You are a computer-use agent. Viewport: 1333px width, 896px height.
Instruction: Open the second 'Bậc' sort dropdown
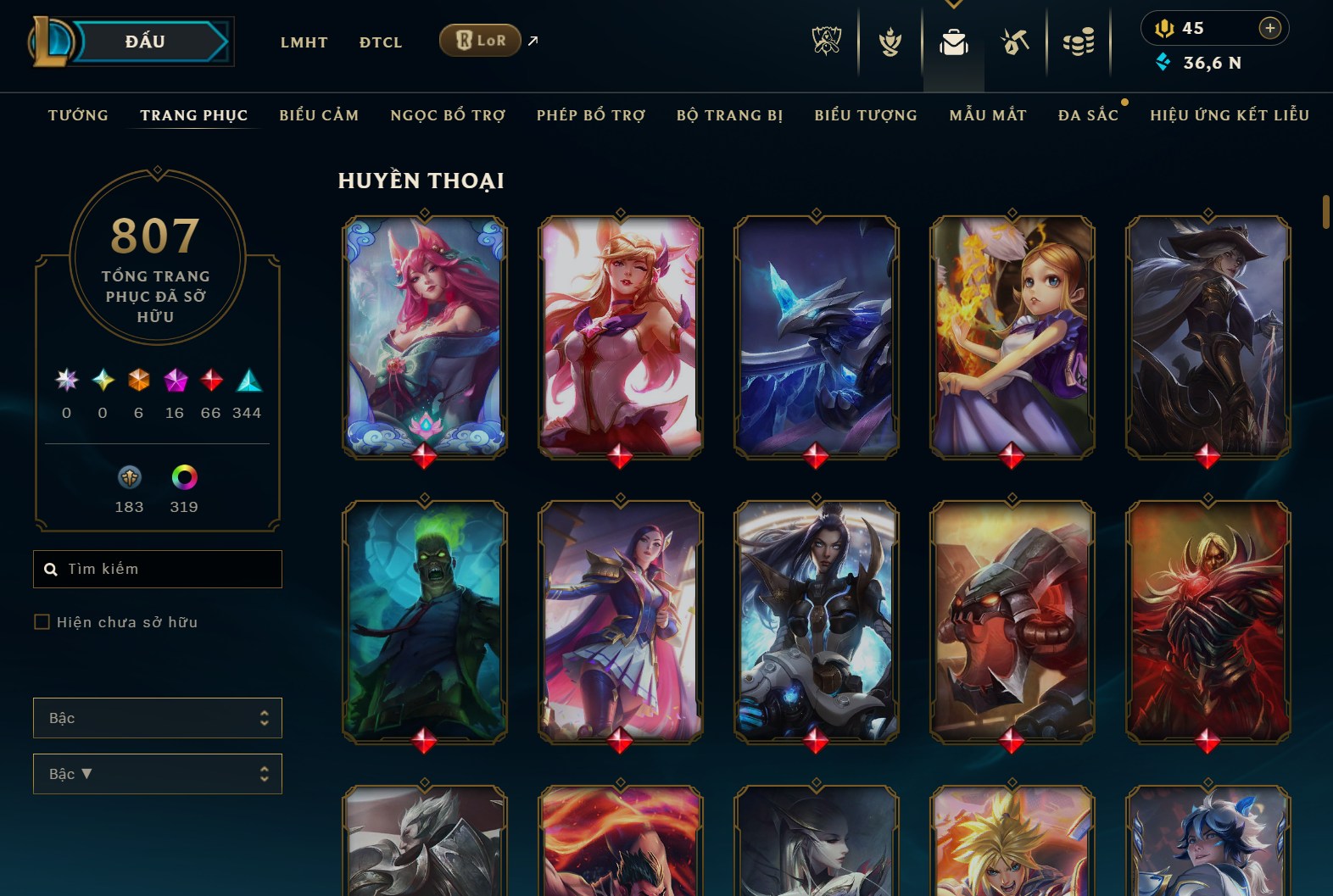coord(158,773)
